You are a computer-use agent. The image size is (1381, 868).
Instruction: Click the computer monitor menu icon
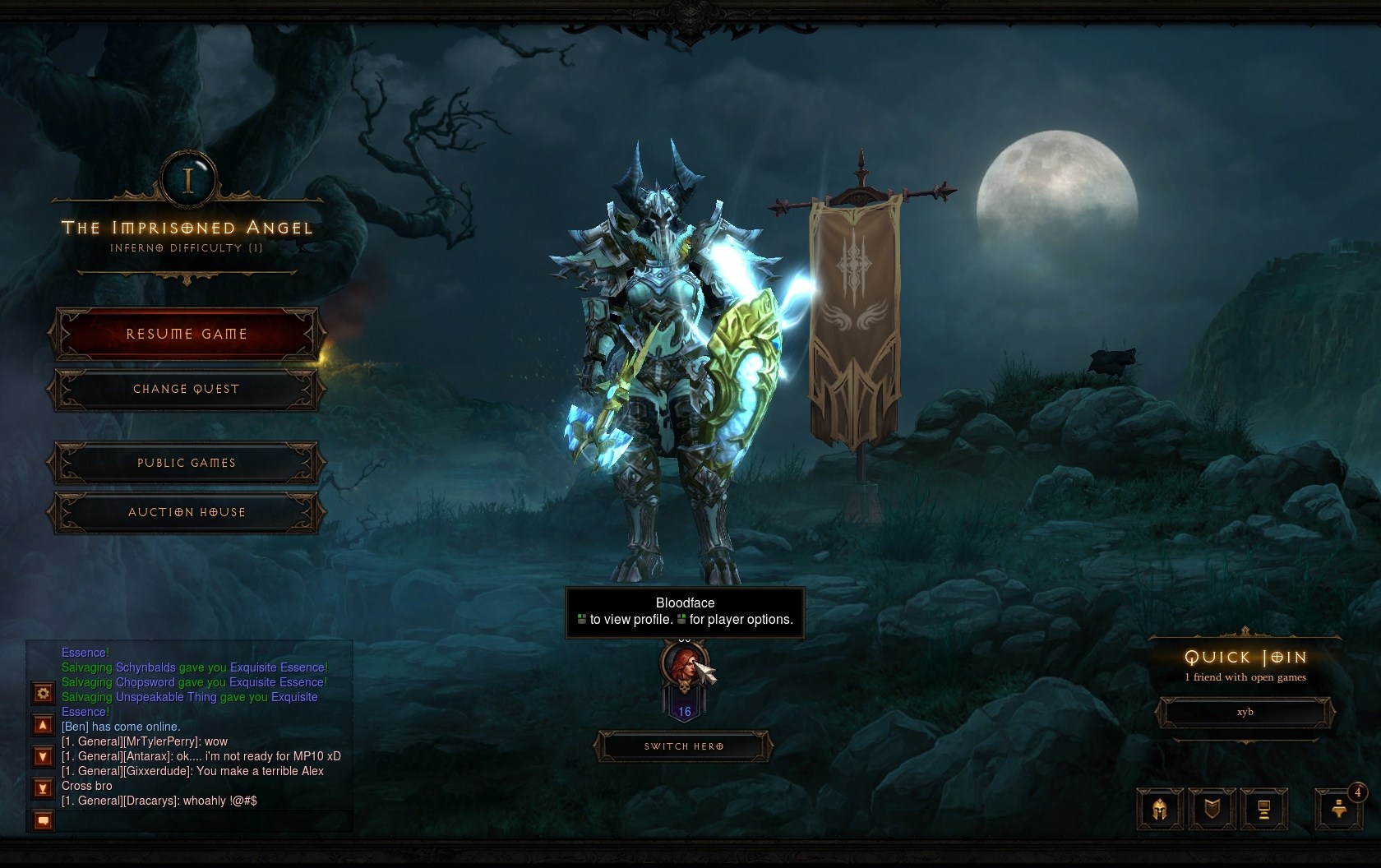tap(1263, 809)
